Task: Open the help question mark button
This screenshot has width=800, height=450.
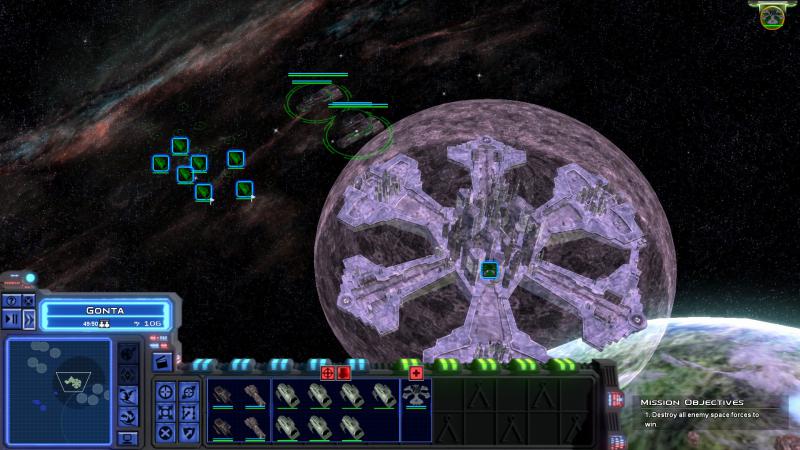Action: click(x=11, y=300)
